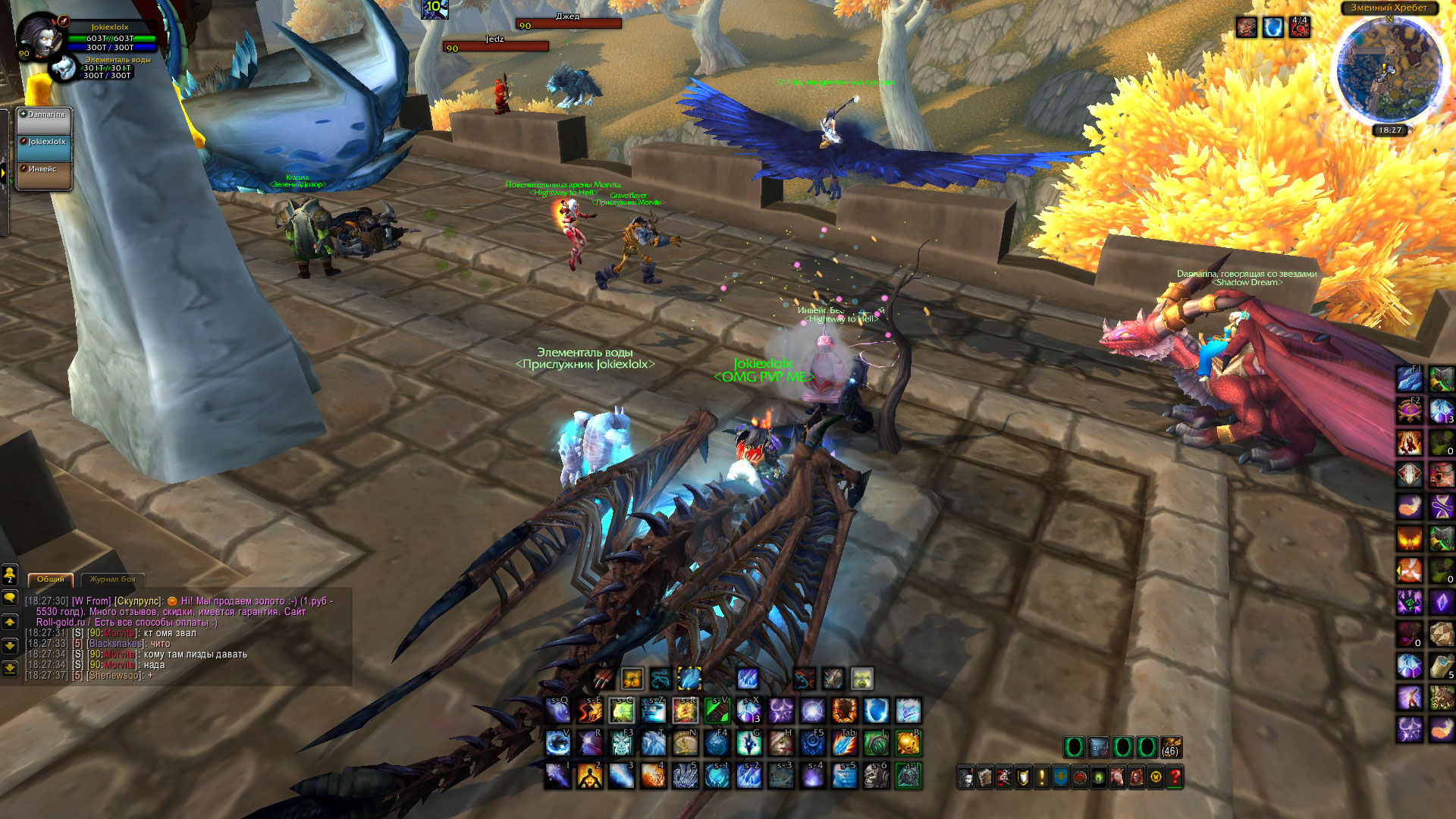This screenshot has width=1456, height=819.
Task: Open the yellow W shop micro button
Action: (1156, 777)
